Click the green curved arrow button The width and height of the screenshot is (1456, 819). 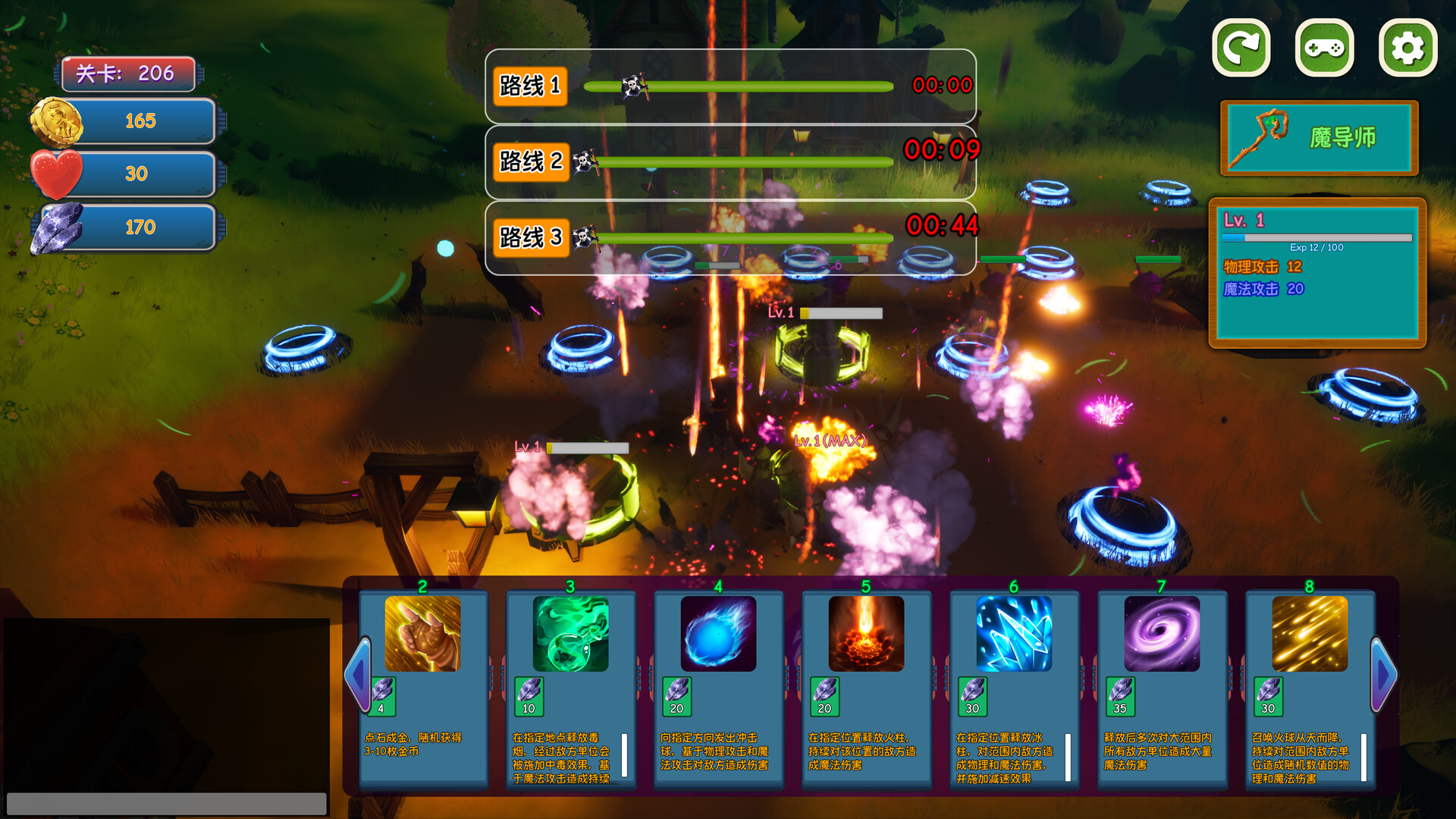point(1241,49)
